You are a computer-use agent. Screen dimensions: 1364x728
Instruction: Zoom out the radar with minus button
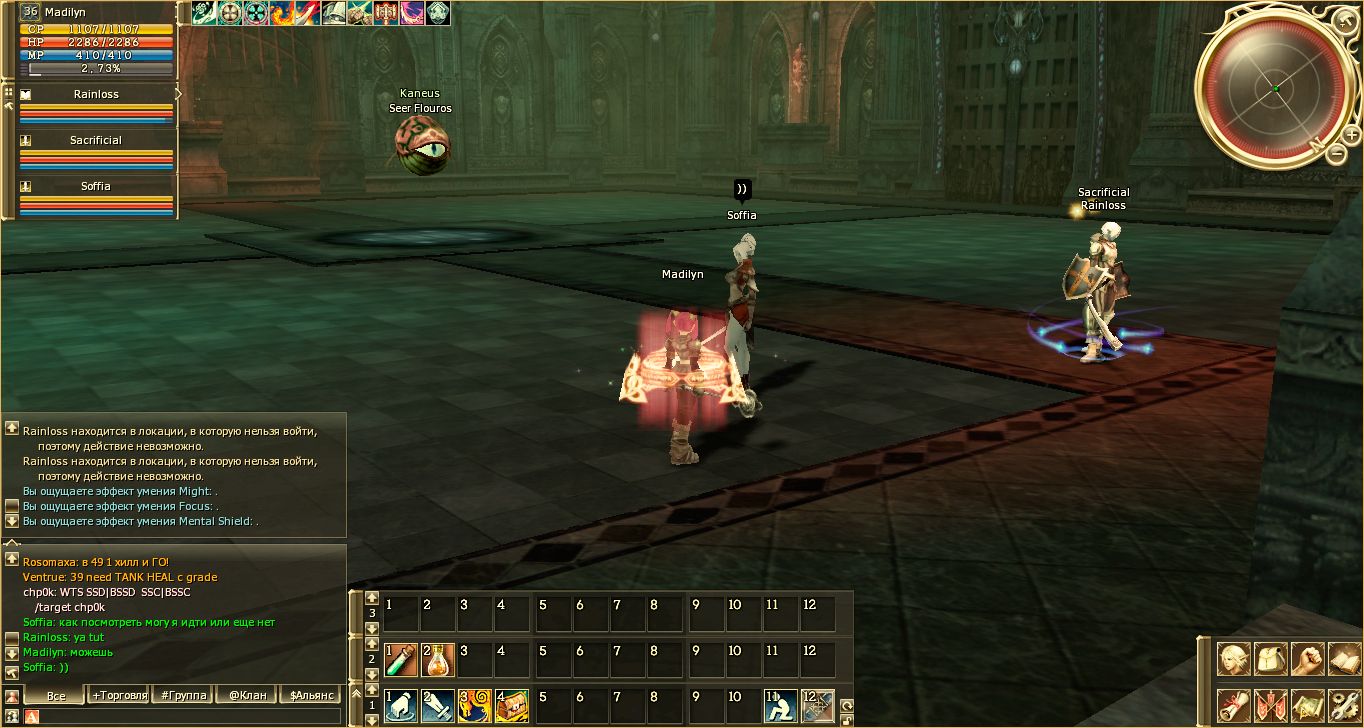[1337, 153]
